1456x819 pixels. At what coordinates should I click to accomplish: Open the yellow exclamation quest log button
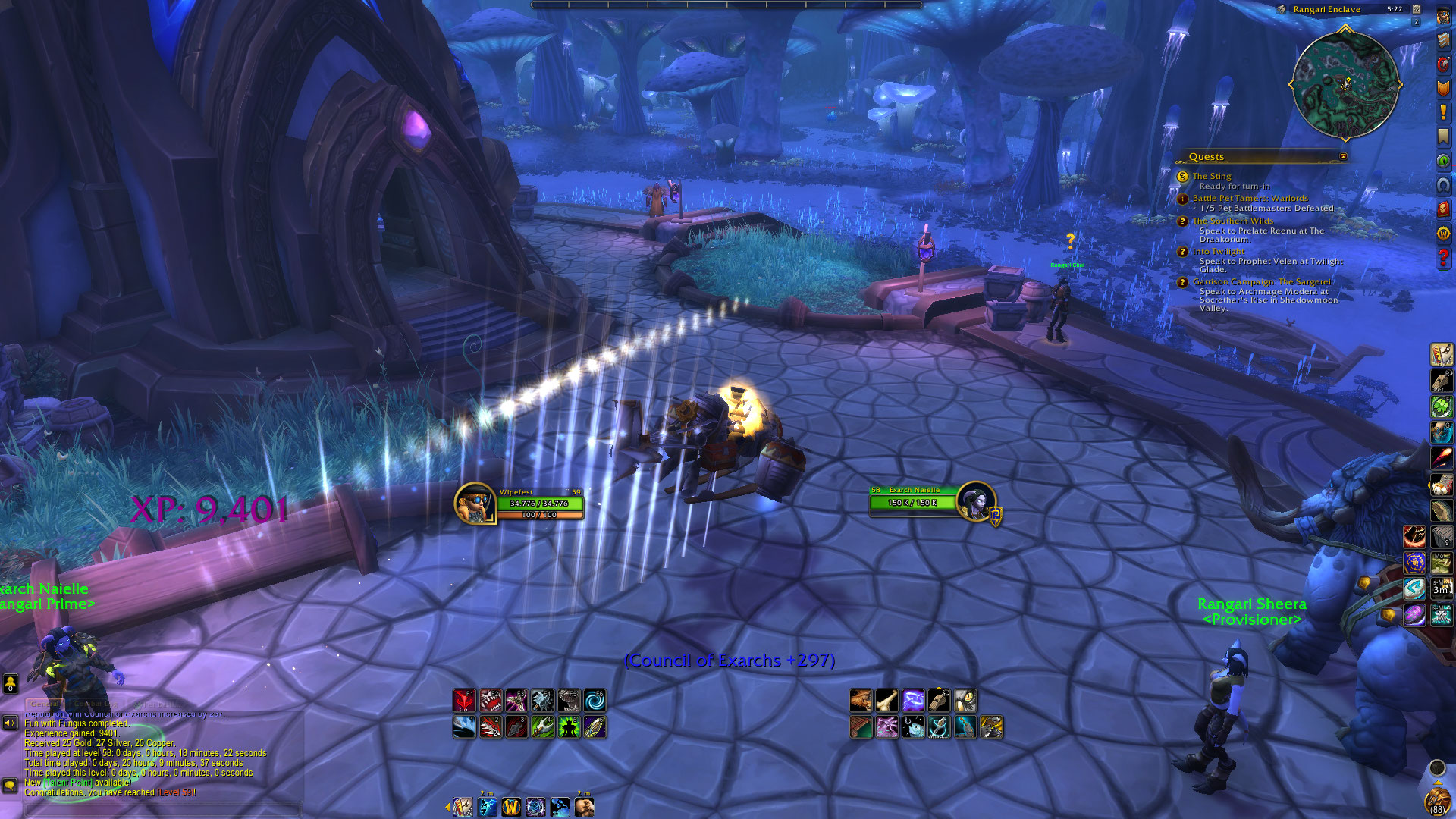[1443, 112]
